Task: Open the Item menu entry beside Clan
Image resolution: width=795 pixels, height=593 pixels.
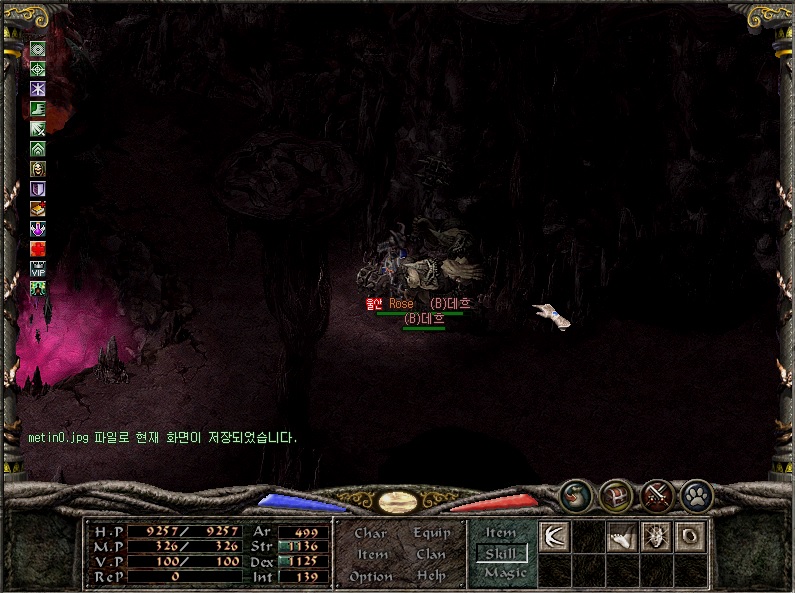Action: pyautogui.click(x=372, y=554)
